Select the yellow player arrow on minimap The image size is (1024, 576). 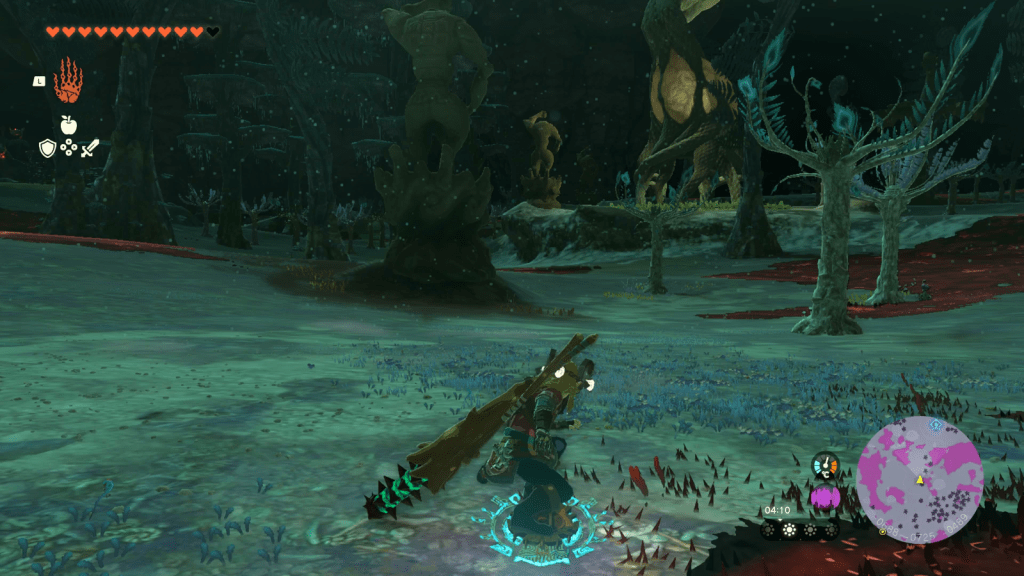coord(920,480)
